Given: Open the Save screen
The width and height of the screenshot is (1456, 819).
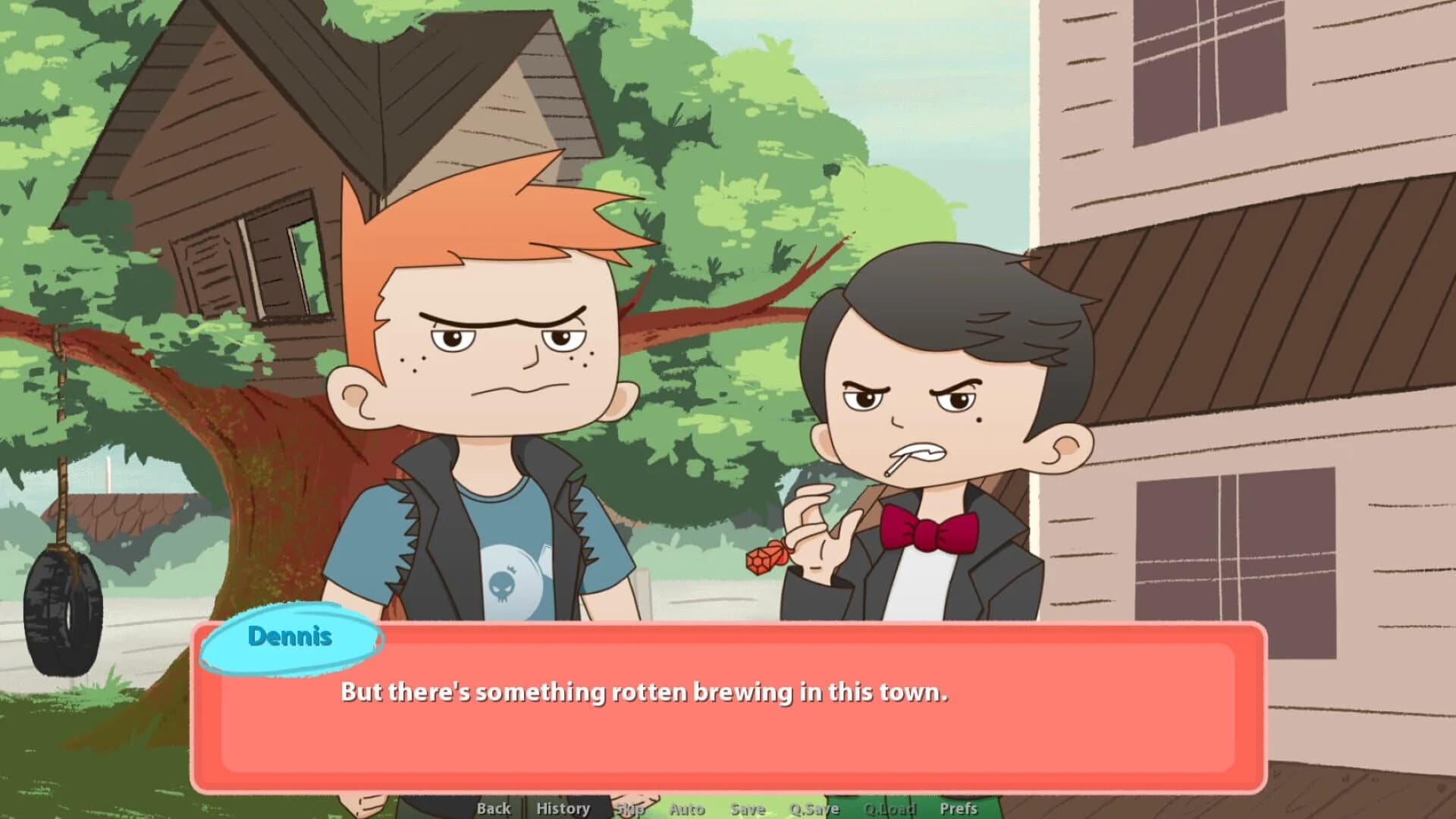Looking at the screenshot, I should (x=746, y=808).
